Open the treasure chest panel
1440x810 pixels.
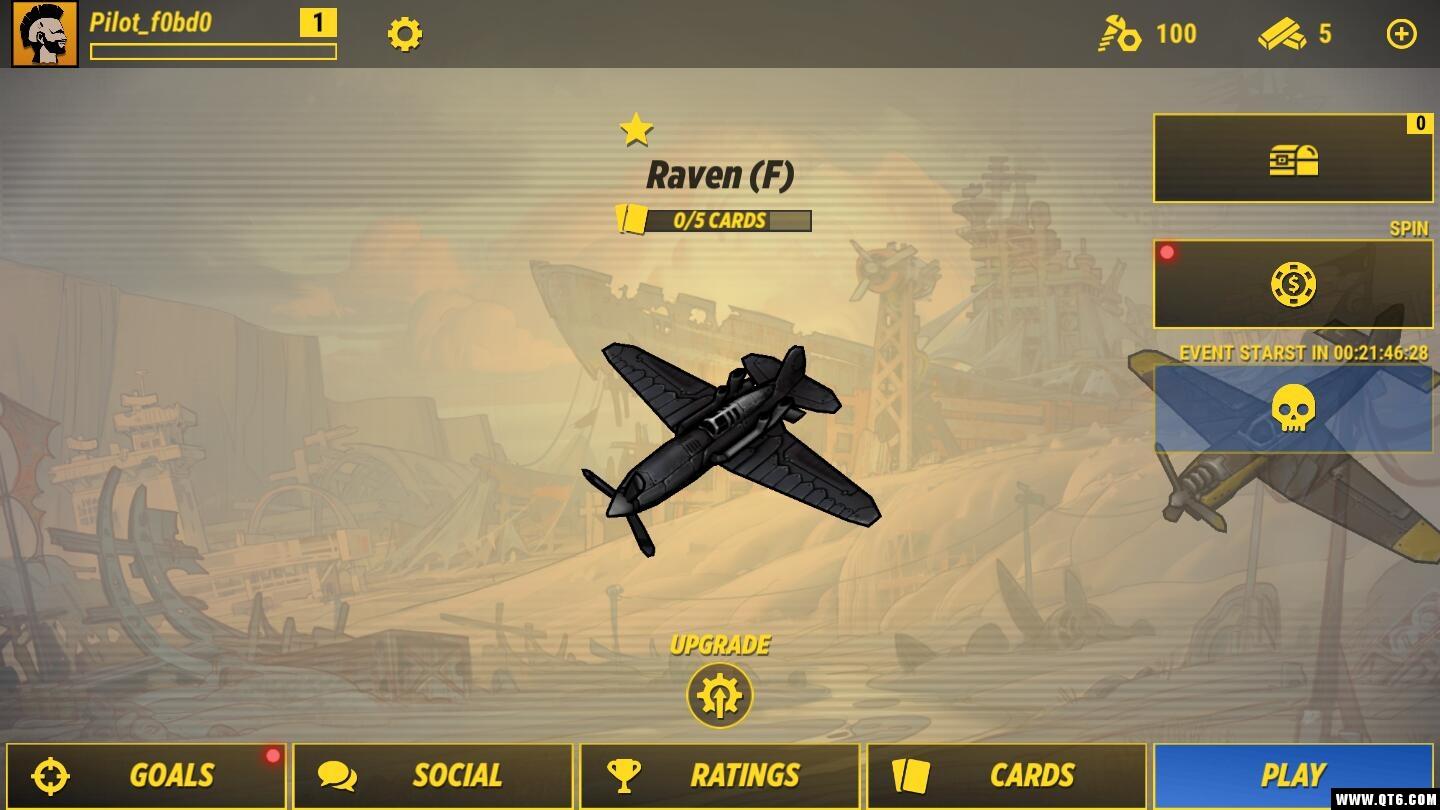[1292, 159]
